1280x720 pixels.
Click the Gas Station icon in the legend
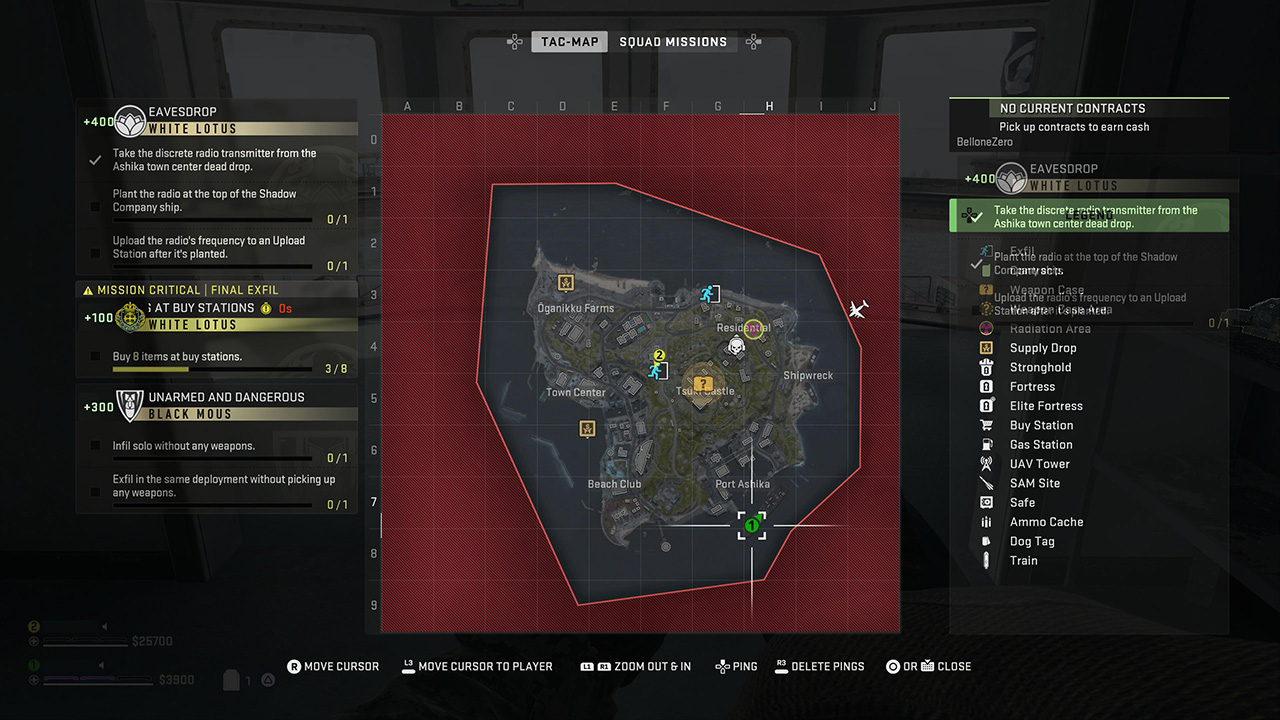click(988, 444)
